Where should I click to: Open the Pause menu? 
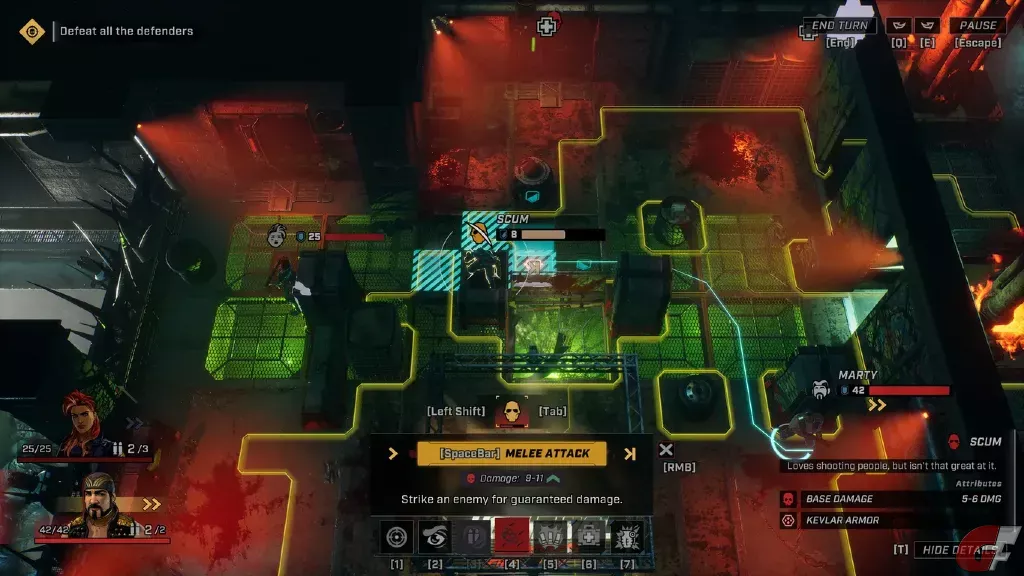coord(978,25)
